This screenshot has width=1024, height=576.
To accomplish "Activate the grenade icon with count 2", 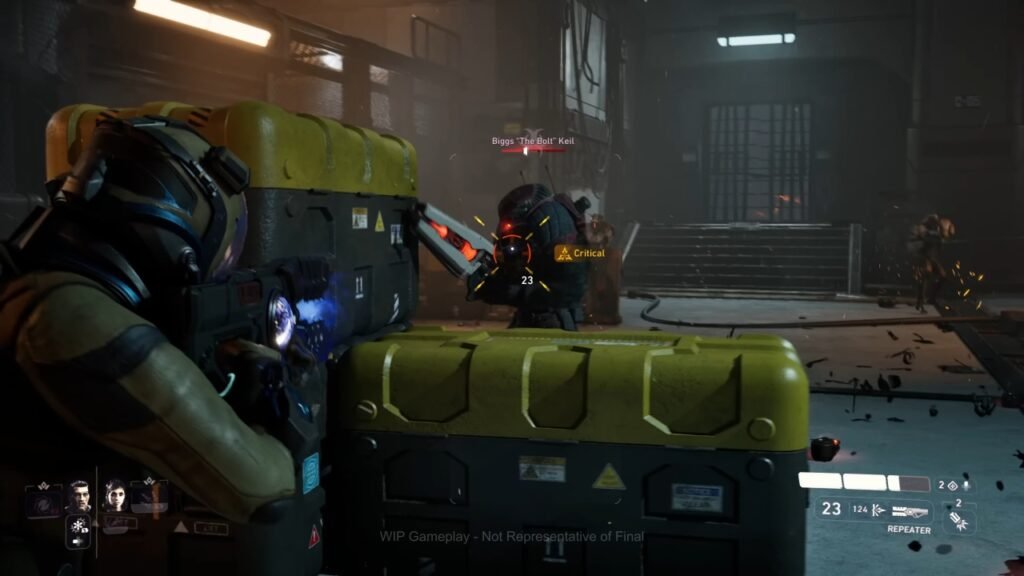I will [x=958, y=520].
